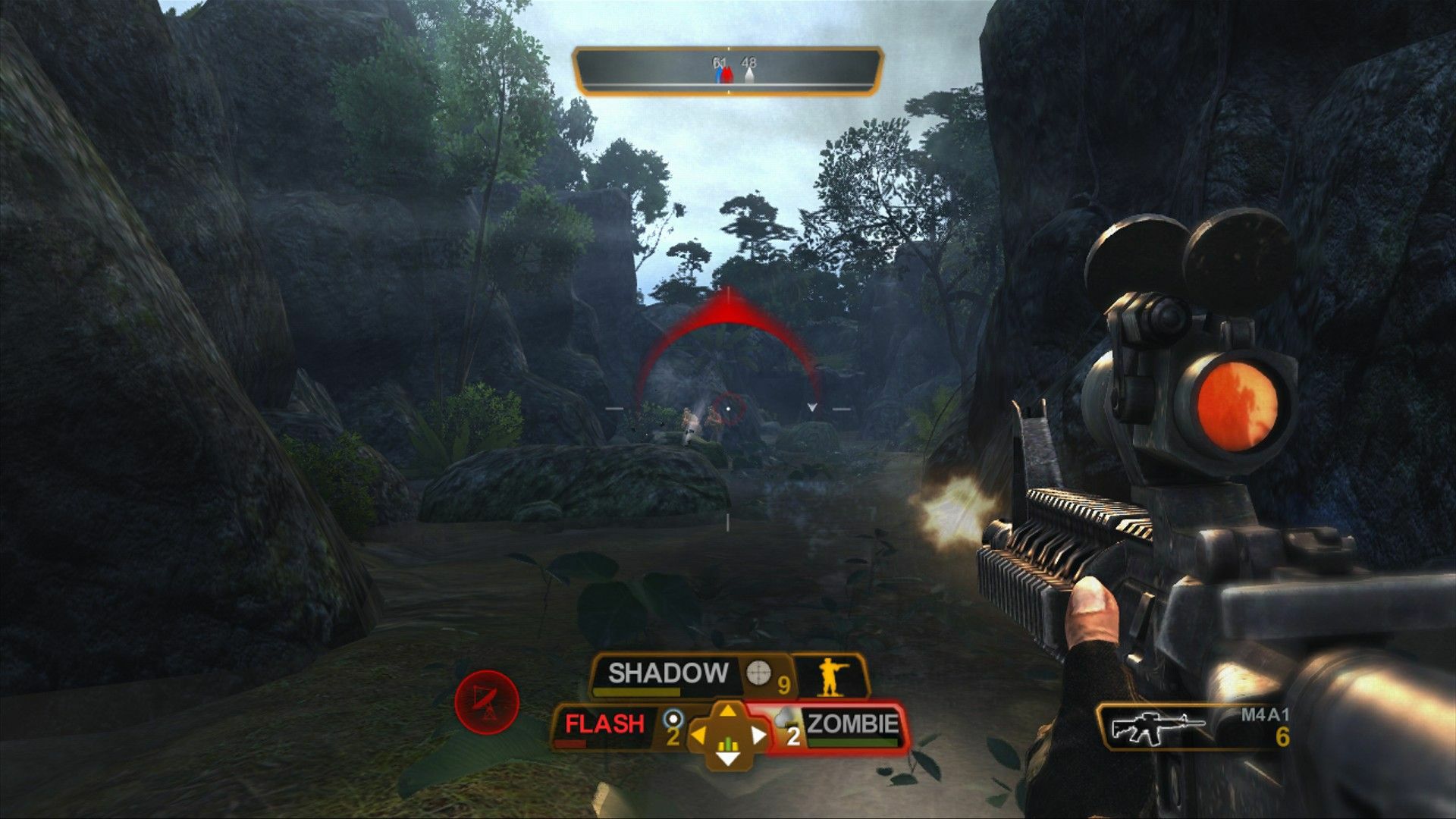This screenshot has height=819, width=1456.
Task: Click the white arrow objective marker showing 48
Action: point(748,74)
